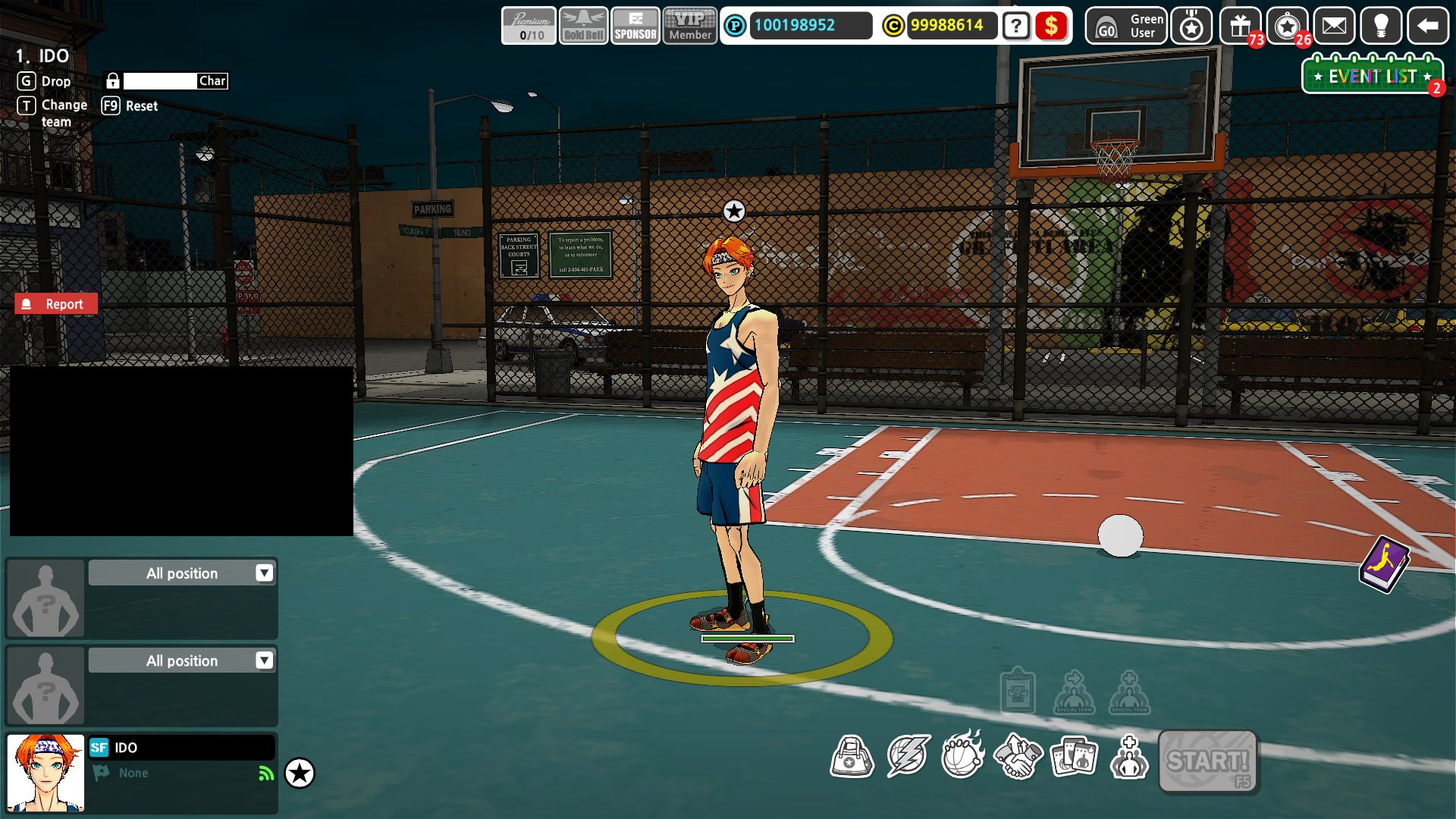Open the dollar sign cash shop icon

point(1052,27)
